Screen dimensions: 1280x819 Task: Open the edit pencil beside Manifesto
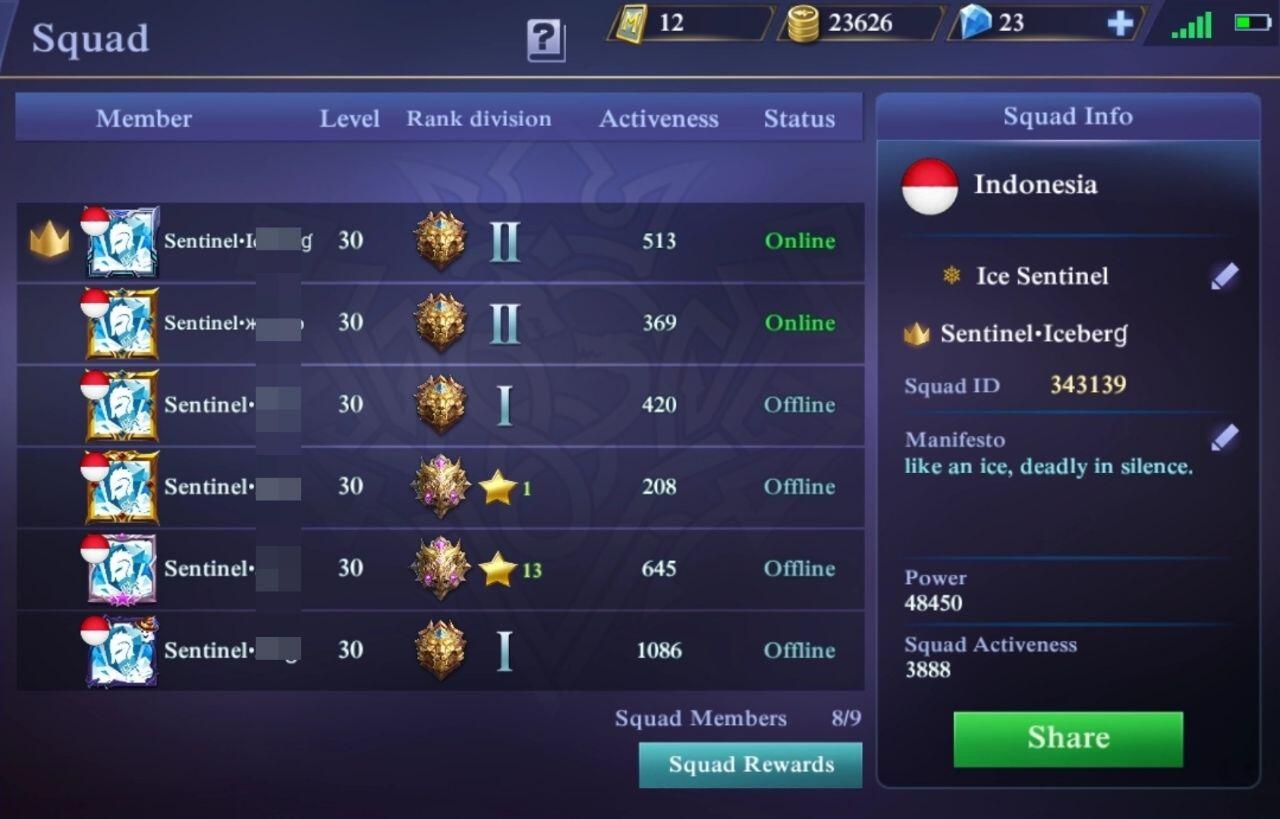tap(1224, 436)
